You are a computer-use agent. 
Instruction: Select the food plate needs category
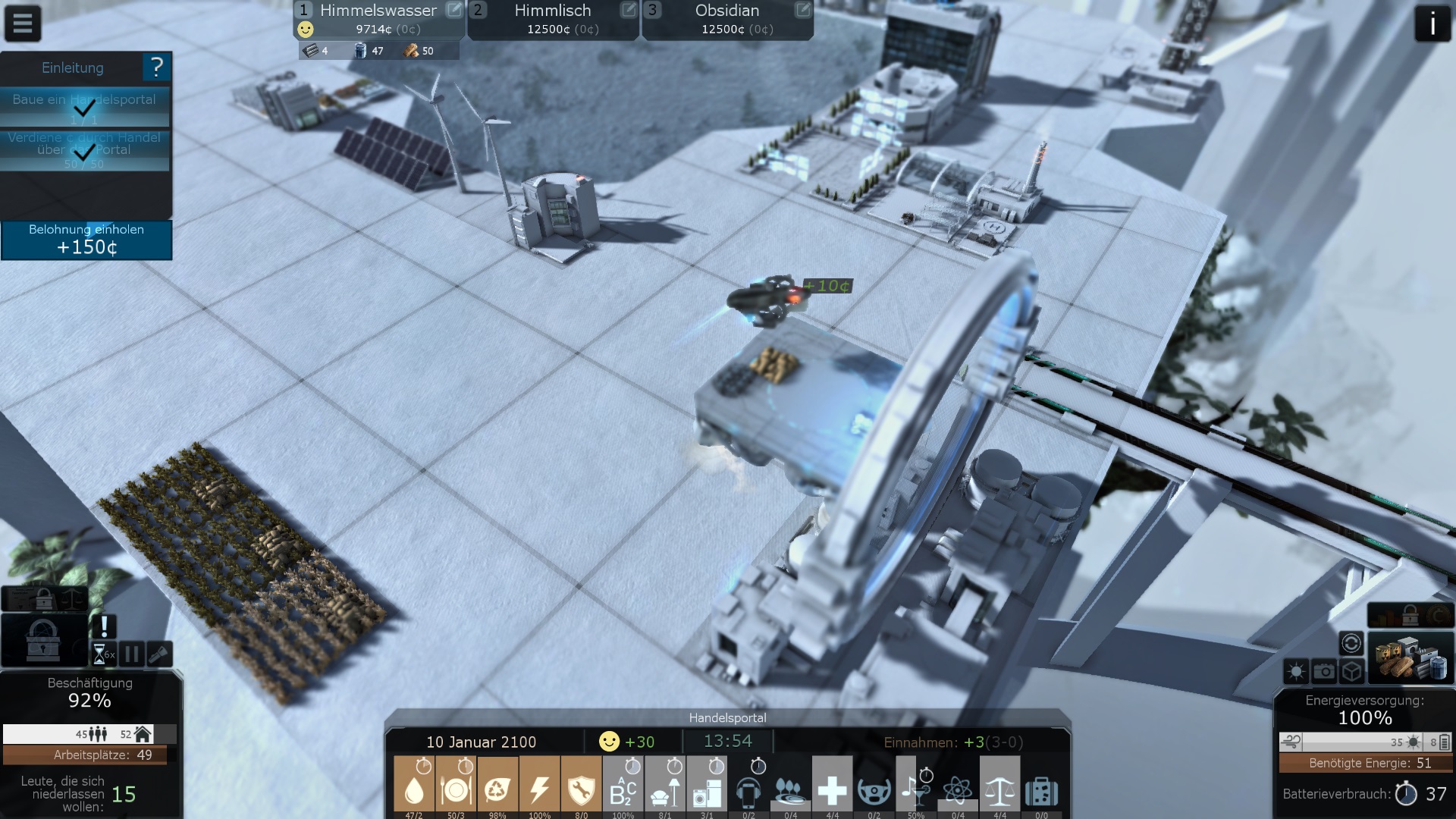point(456,786)
